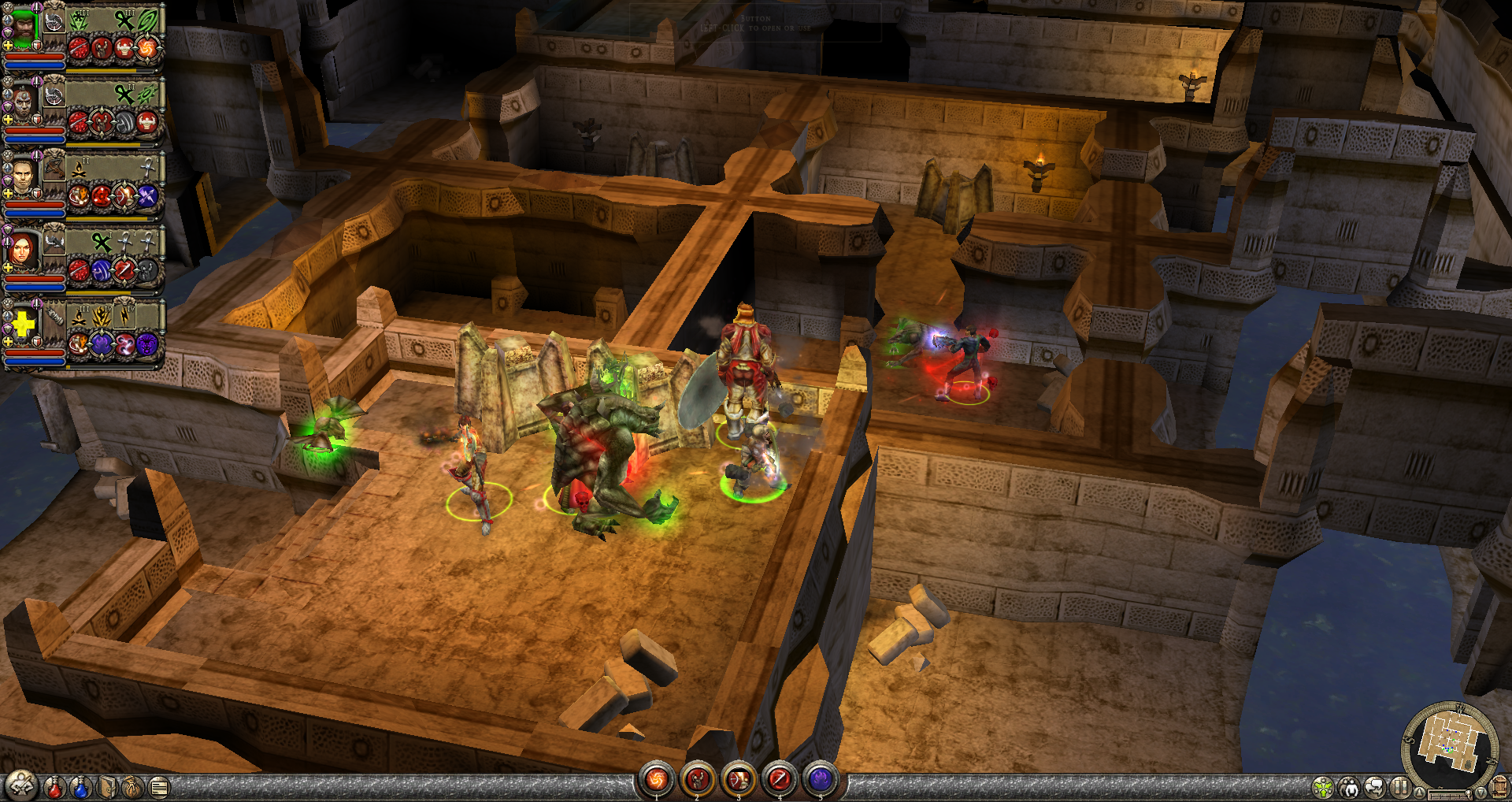Pause the game with the pause button

(1400, 787)
